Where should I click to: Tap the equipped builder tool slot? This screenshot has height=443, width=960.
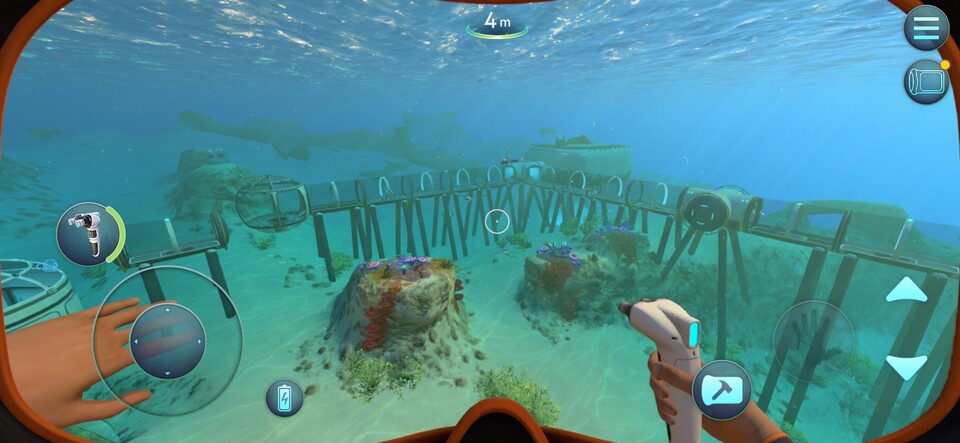pyautogui.click(x=87, y=233)
